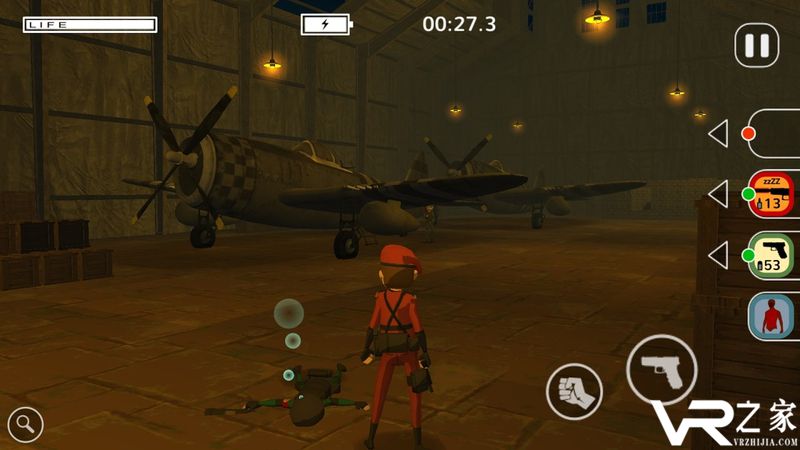
Task: Fire the pistol with the round gun button
Action: [x=662, y=369]
